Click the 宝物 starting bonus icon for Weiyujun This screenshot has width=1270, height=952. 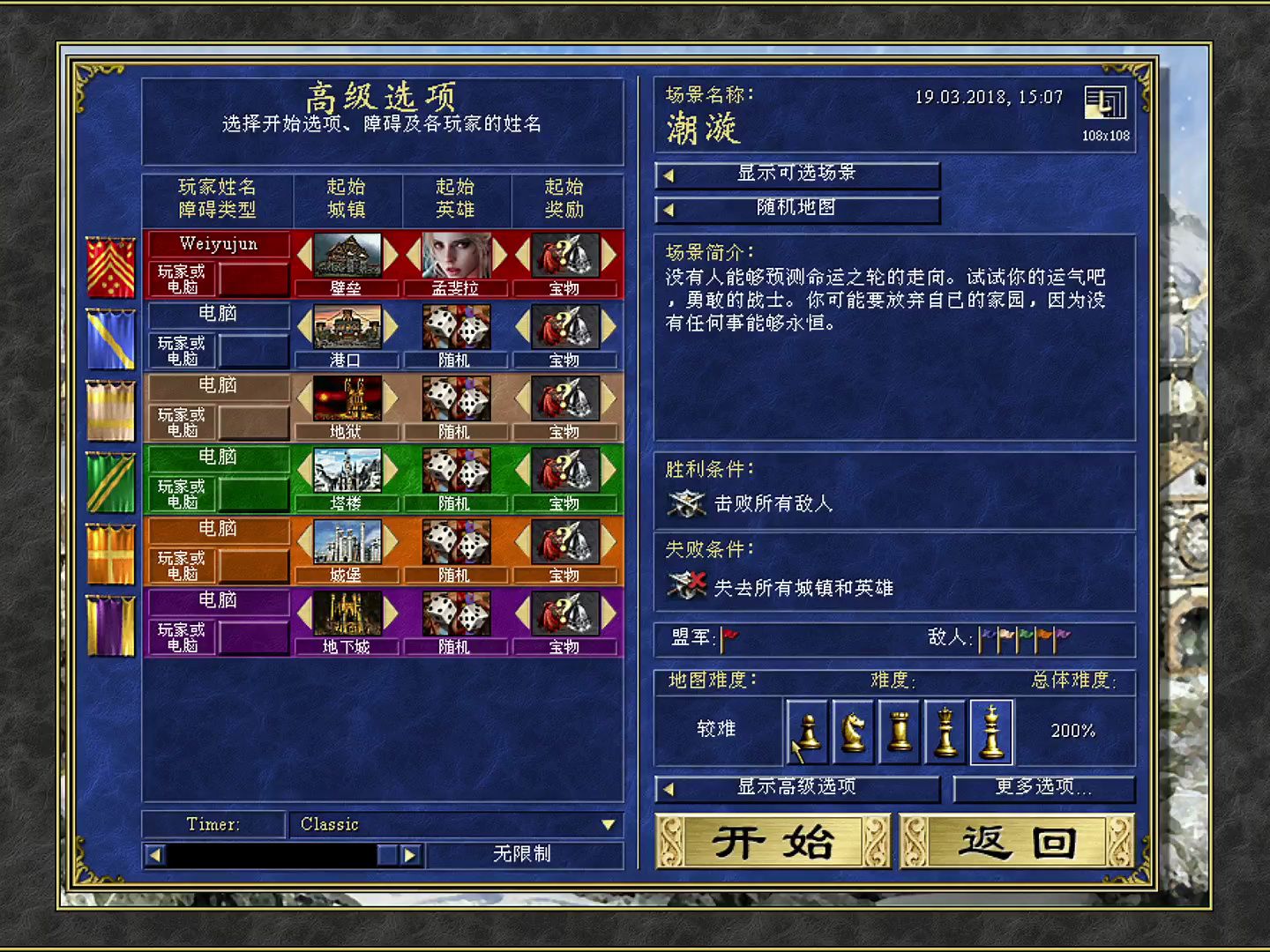click(x=564, y=255)
